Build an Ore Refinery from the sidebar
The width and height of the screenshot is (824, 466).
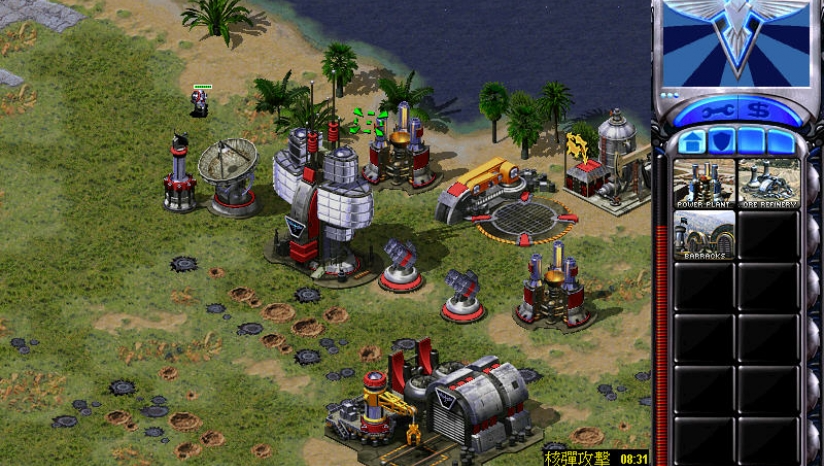coord(768,183)
